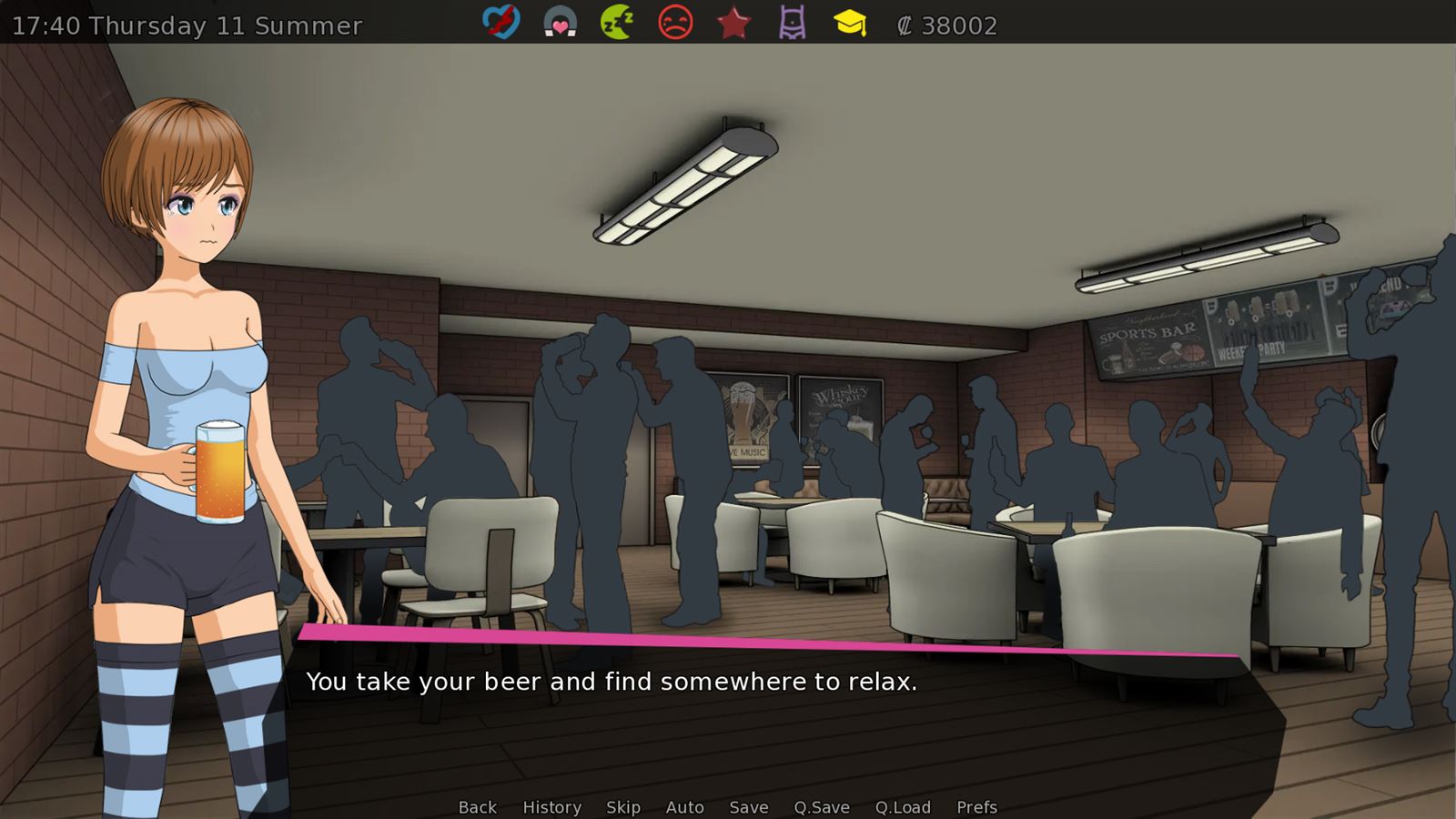This screenshot has width=1456, height=819.
Task: Open the Prefs settings screen
Action: 976,807
